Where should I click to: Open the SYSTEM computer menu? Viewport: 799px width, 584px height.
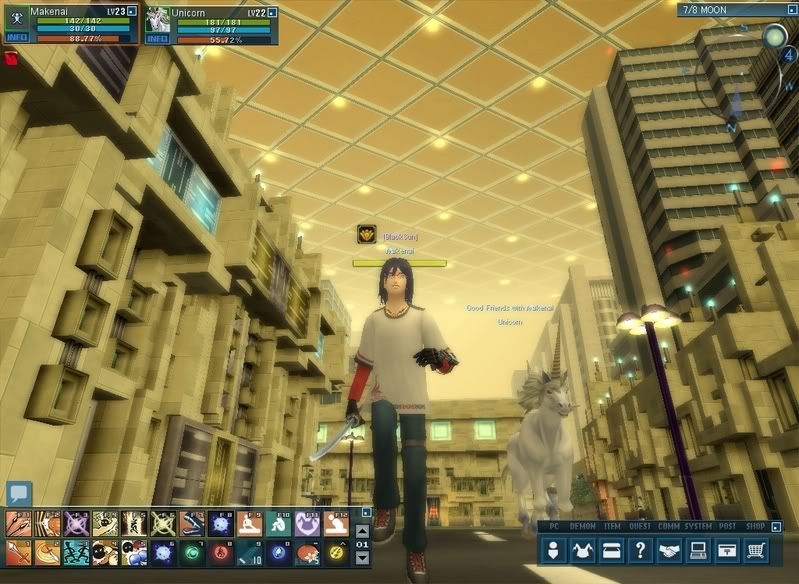tap(699, 549)
